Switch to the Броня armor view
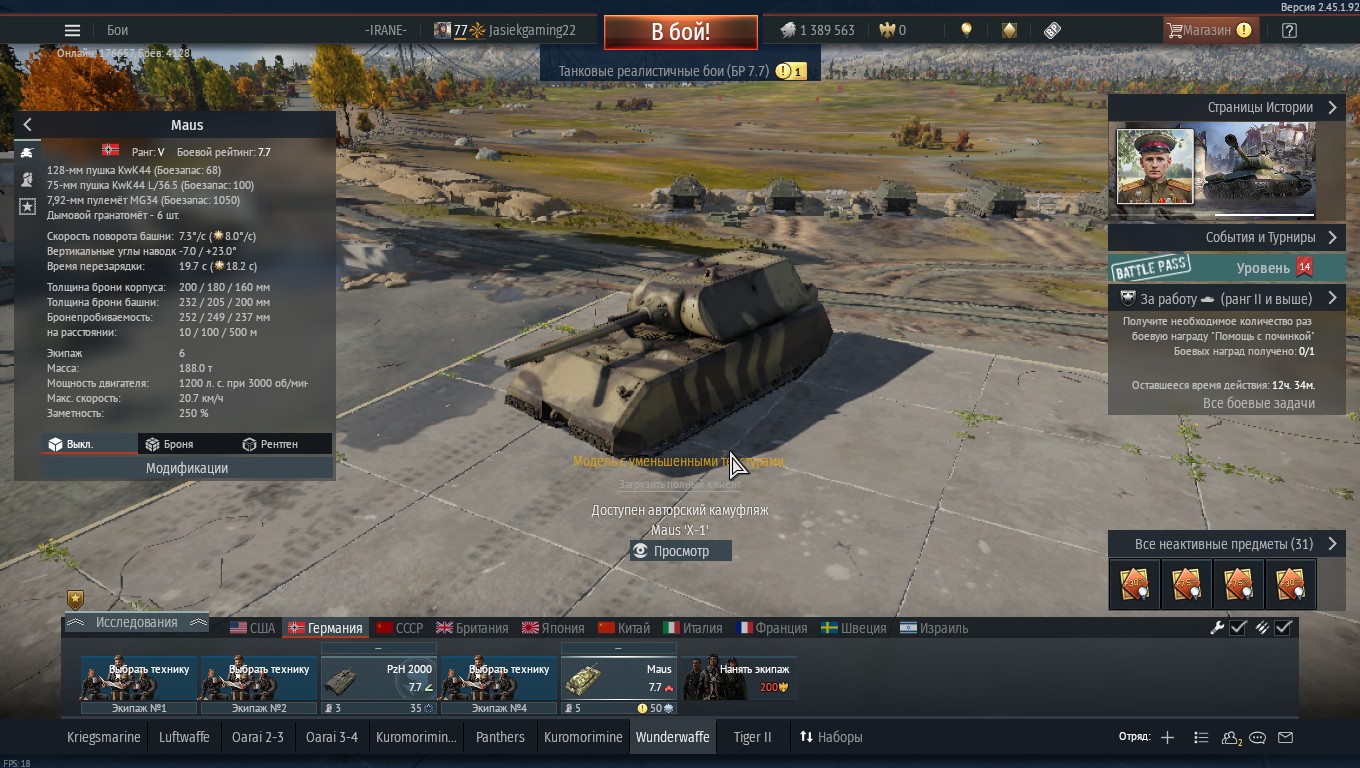Viewport: 1360px width, 768px height. pyautogui.click(x=169, y=444)
